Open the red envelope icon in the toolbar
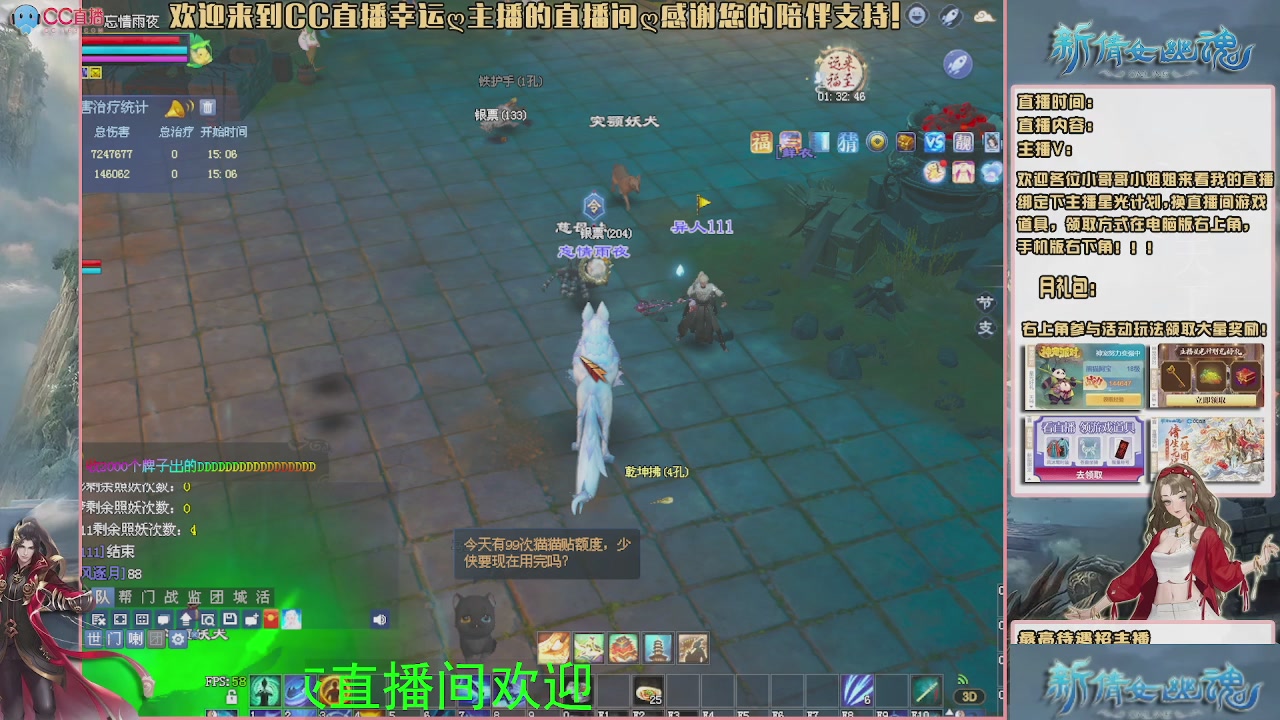 coord(270,619)
